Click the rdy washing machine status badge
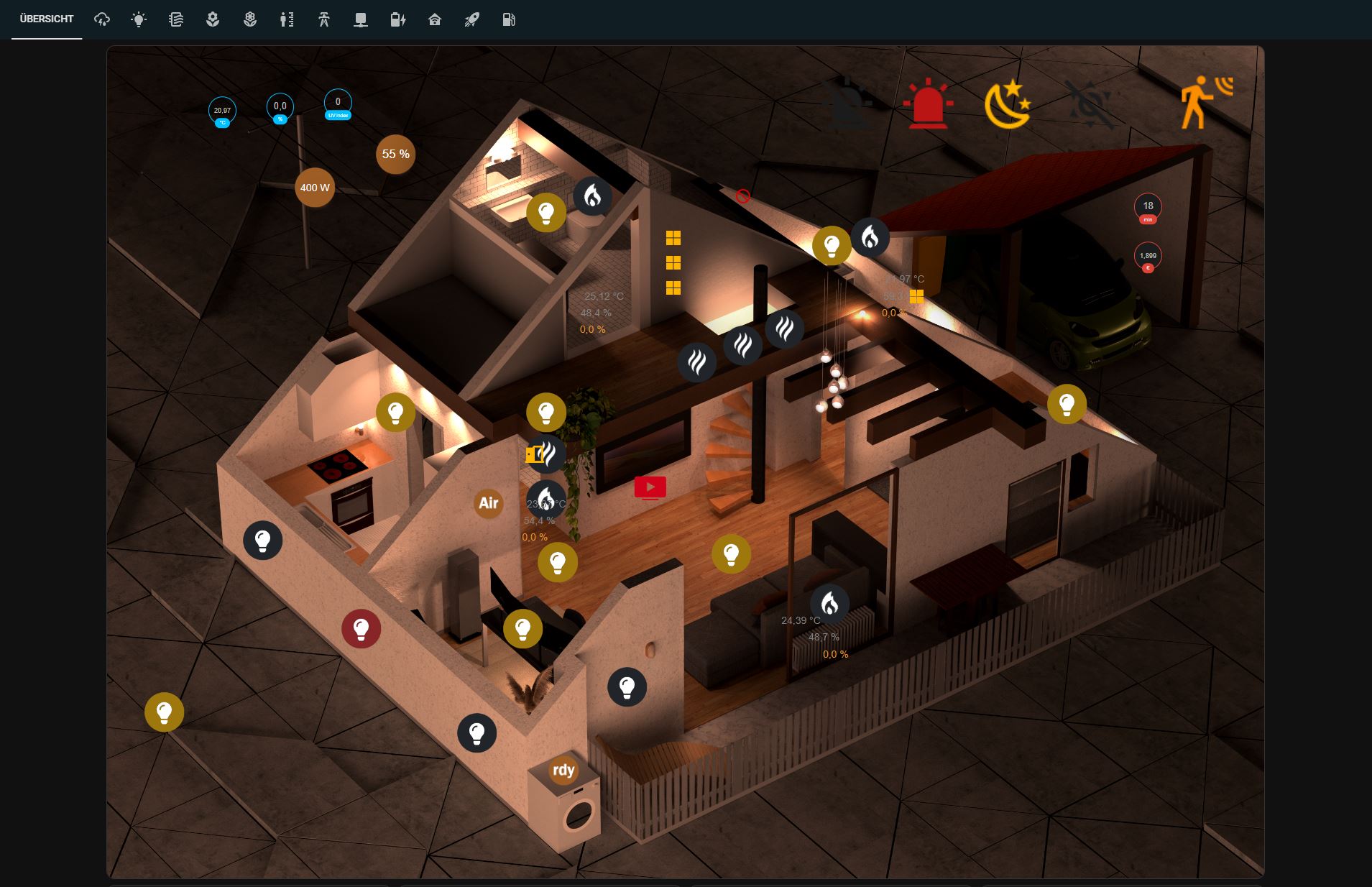 click(563, 771)
